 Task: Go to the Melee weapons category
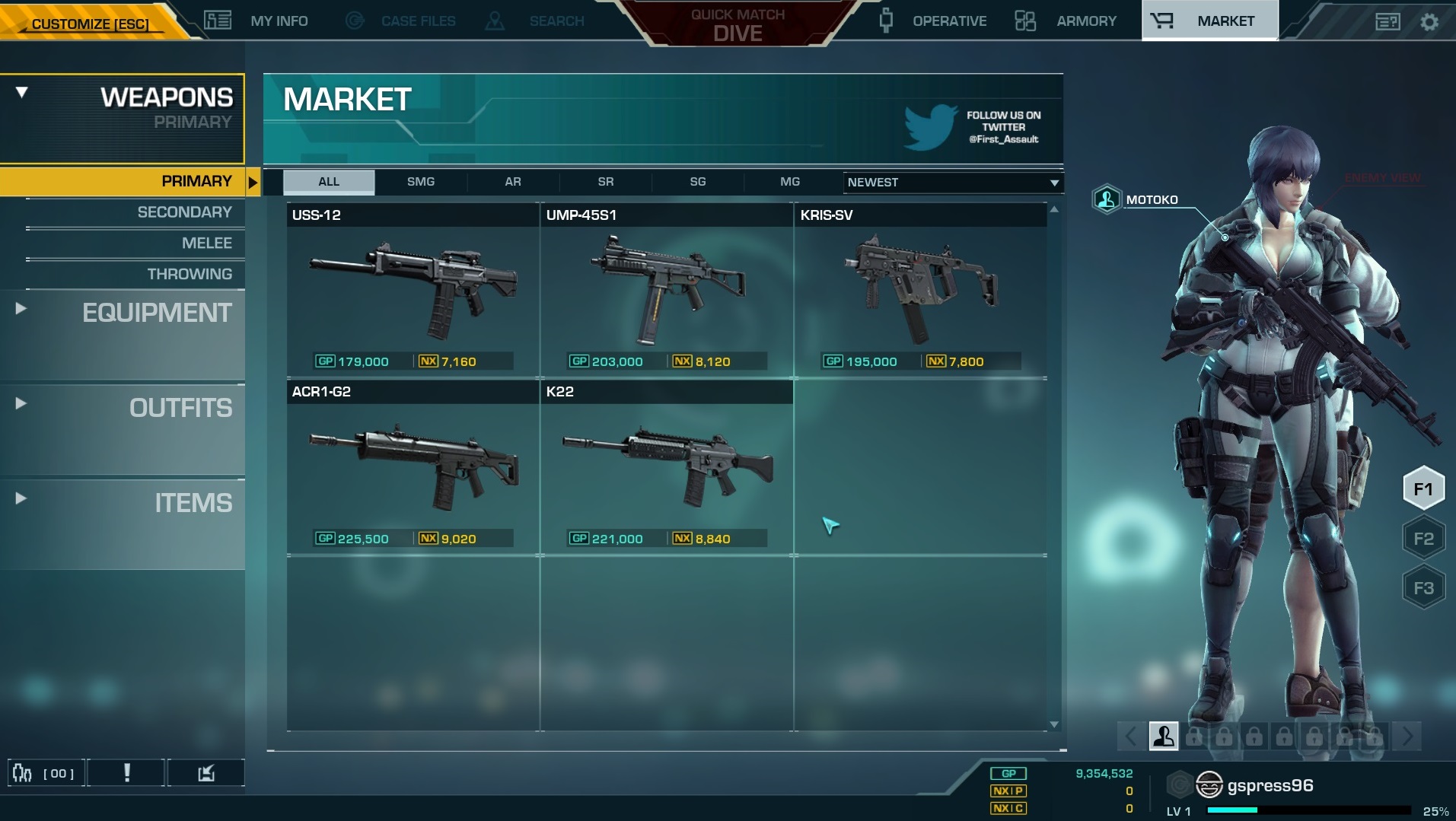click(x=206, y=243)
